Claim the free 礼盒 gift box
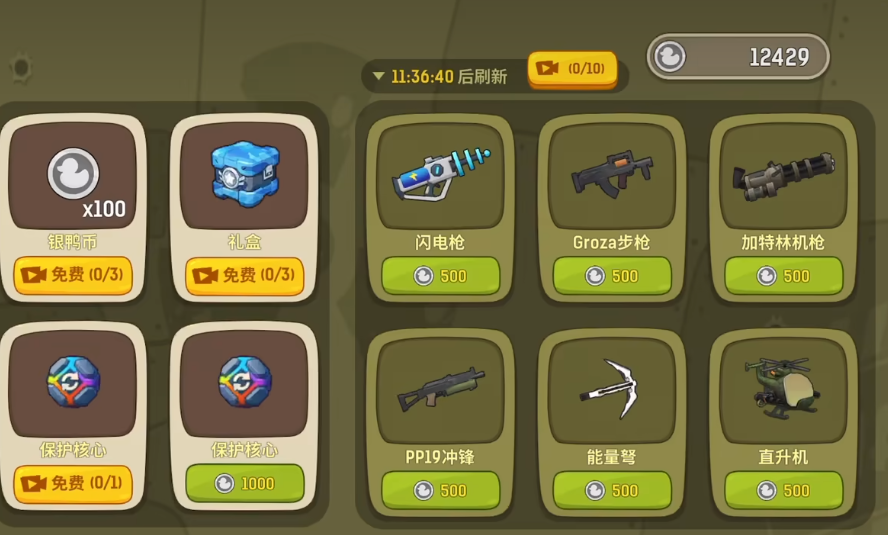This screenshot has height=535, width=888. tap(244, 275)
